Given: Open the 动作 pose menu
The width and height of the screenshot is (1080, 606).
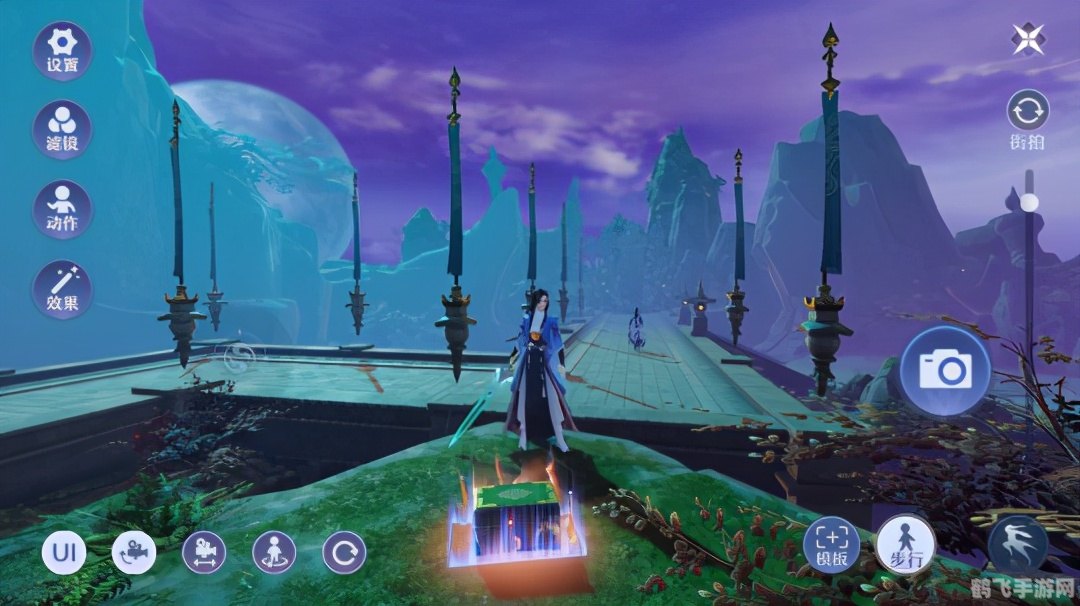Looking at the screenshot, I should coord(62,209).
